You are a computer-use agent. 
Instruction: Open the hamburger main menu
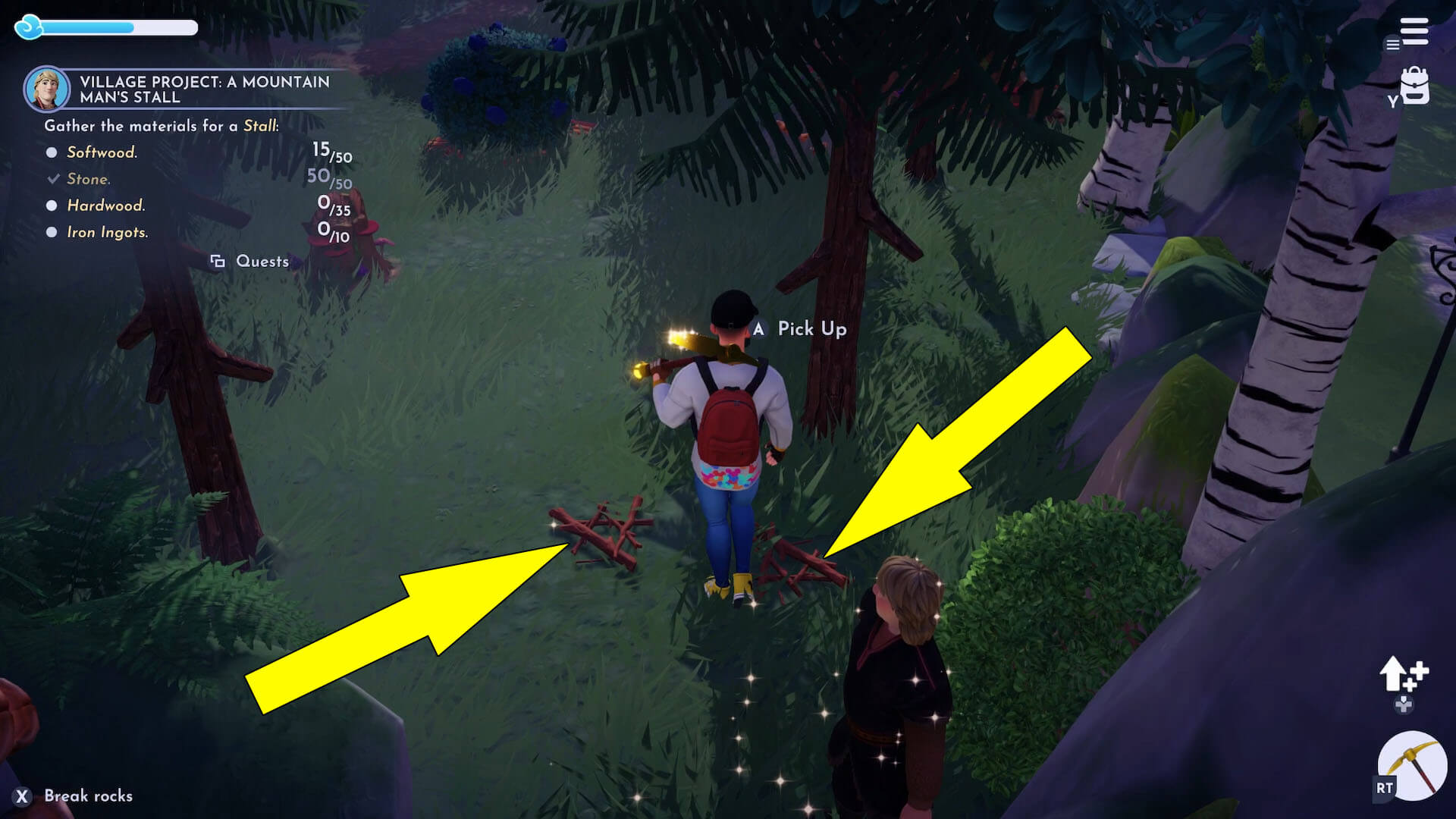click(x=1414, y=32)
